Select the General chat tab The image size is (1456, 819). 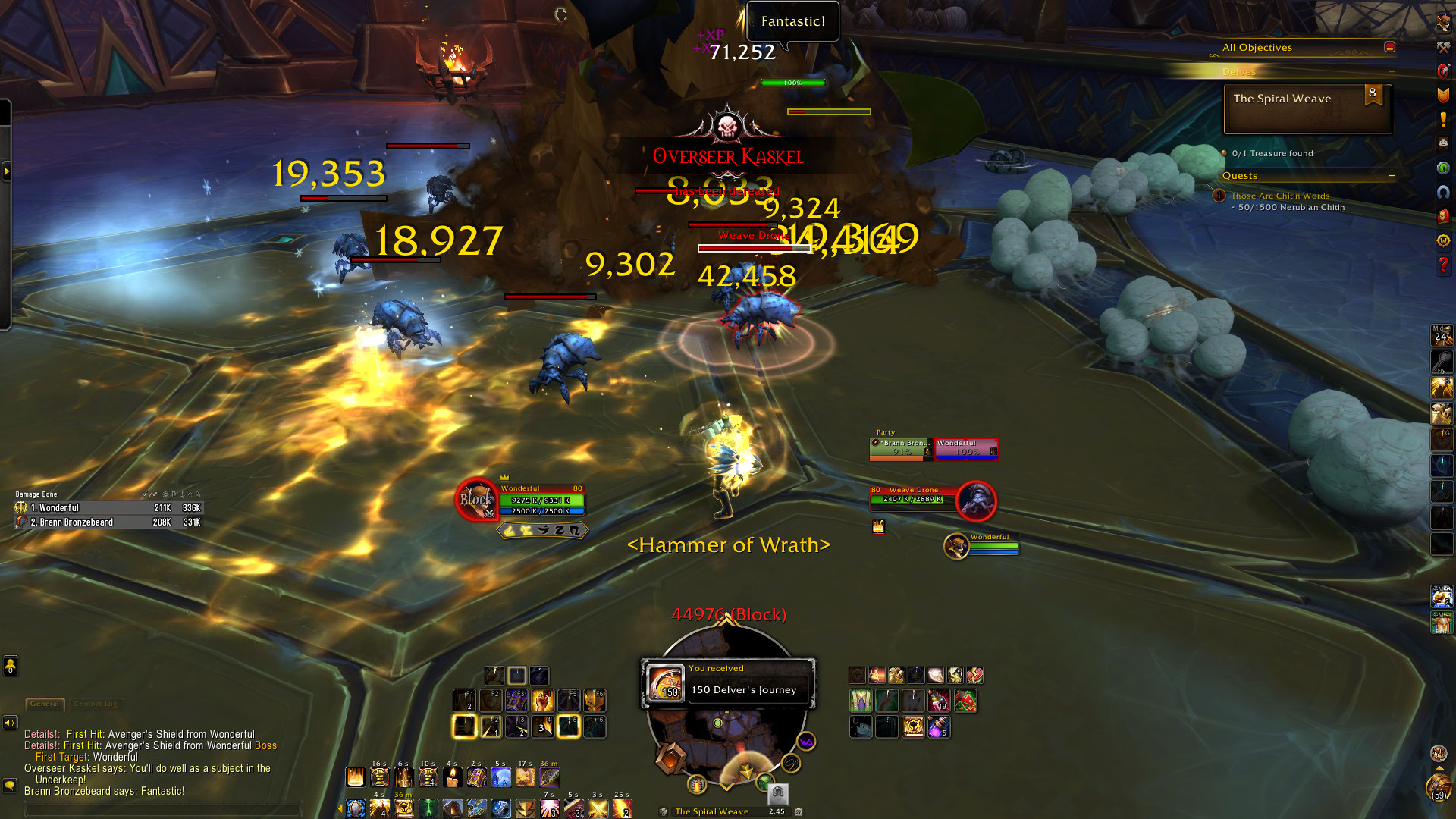point(45,704)
